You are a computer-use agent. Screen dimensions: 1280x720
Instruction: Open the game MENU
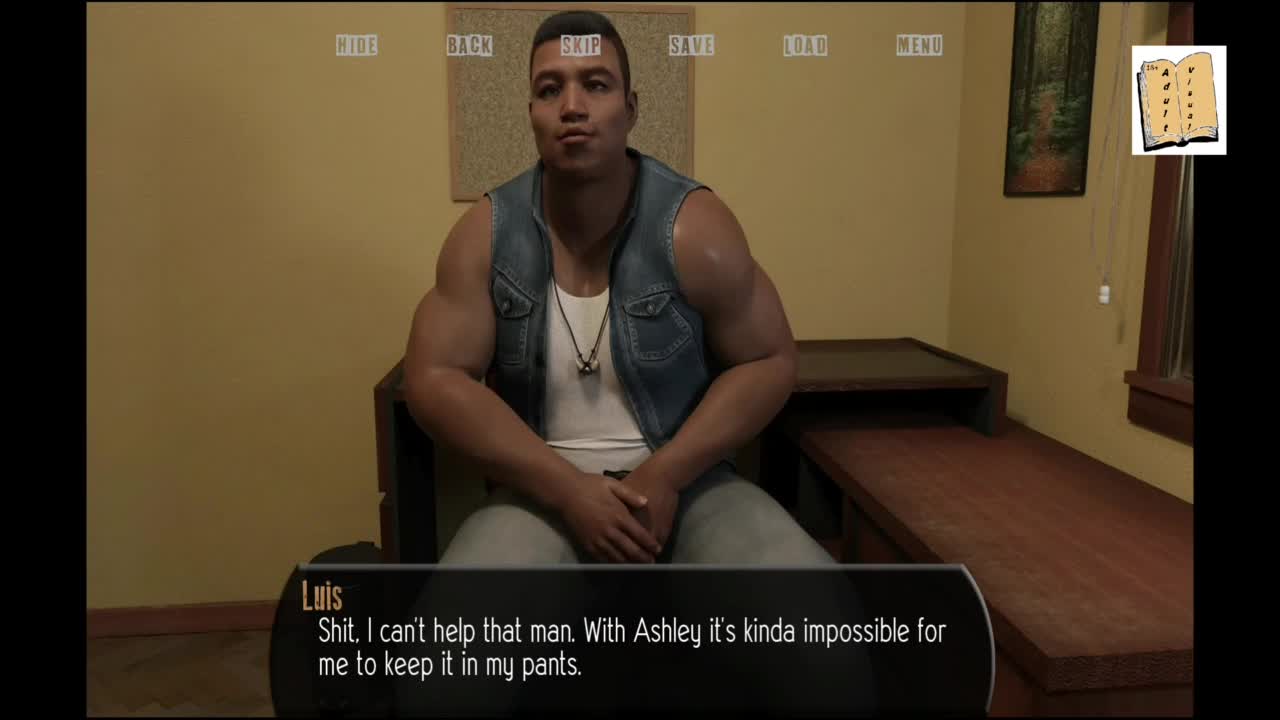point(919,45)
